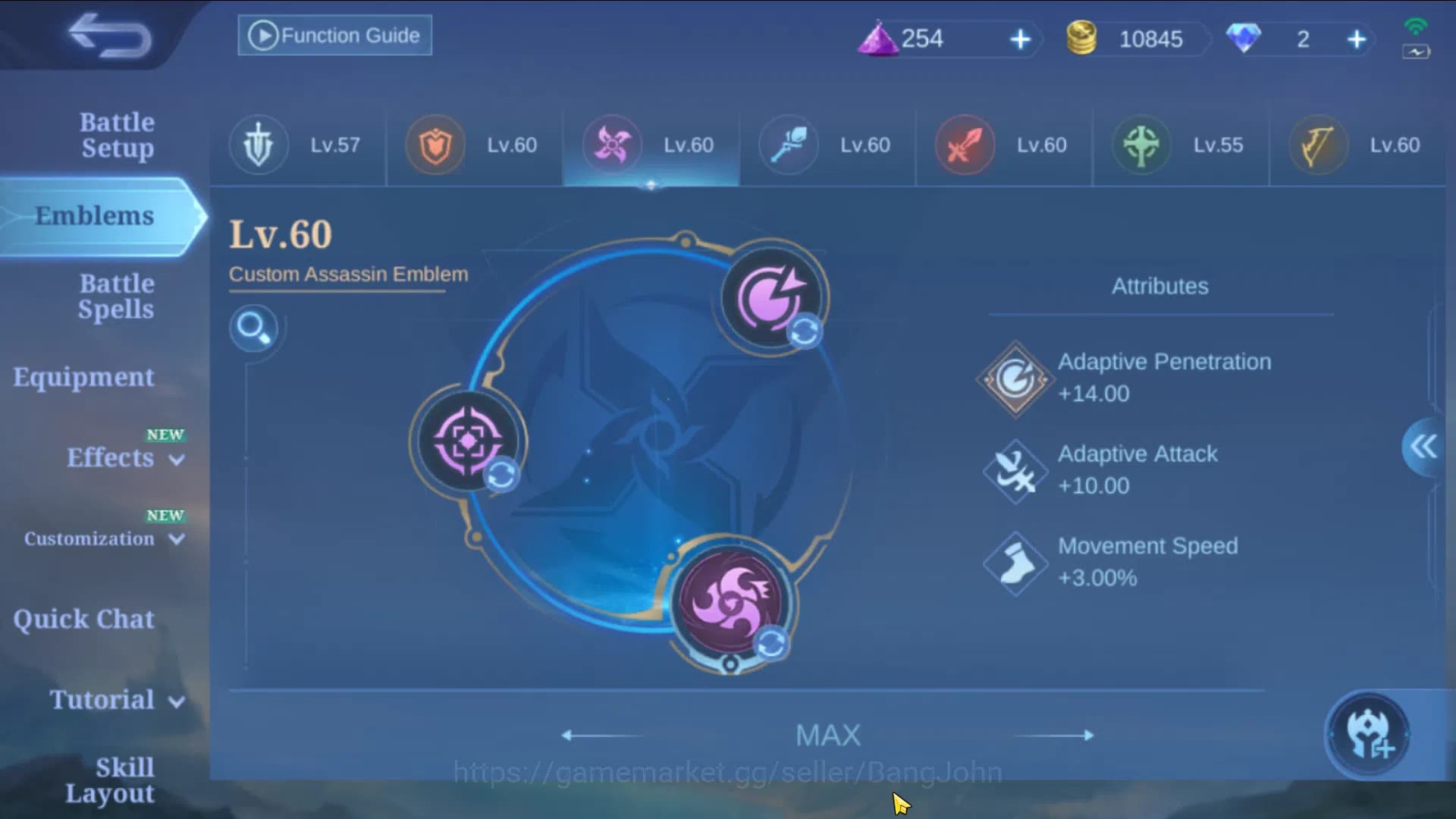Open the Tank emblem at Lv.57
The image size is (1456, 819).
coord(258,146)
